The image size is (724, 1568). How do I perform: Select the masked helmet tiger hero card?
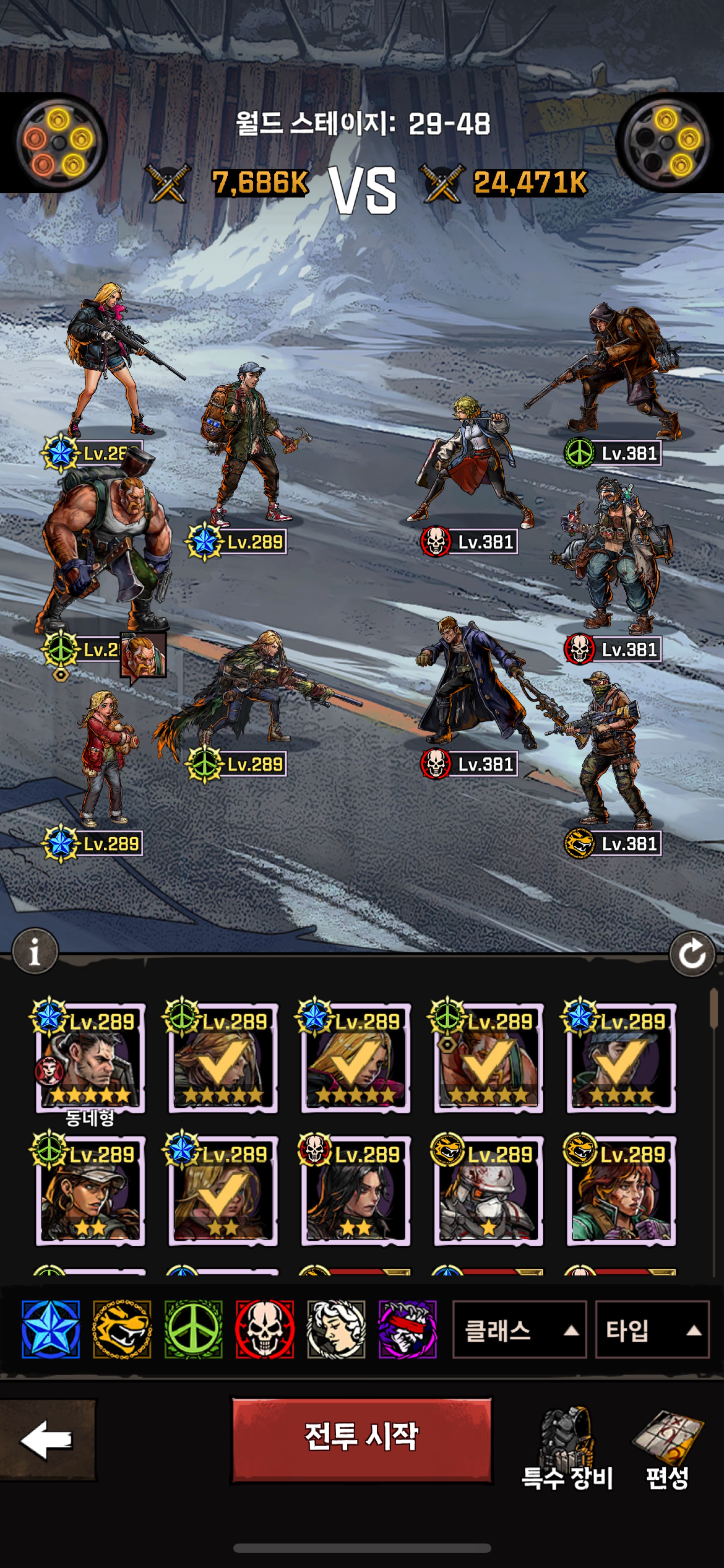coord(489,1192)
